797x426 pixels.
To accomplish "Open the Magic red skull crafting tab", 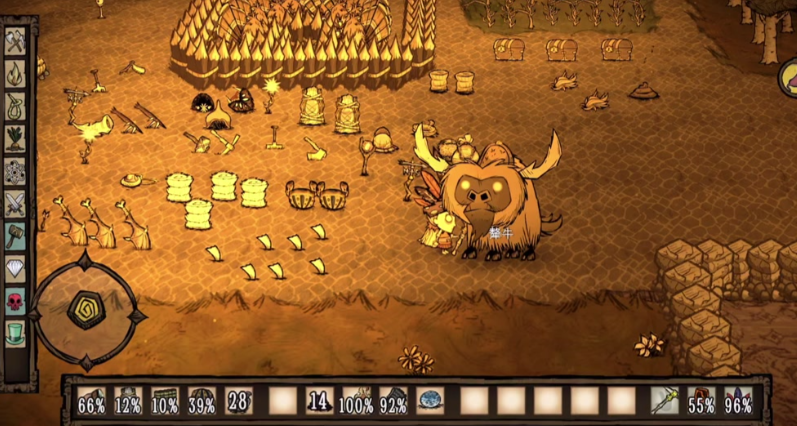I will (16, 301).
